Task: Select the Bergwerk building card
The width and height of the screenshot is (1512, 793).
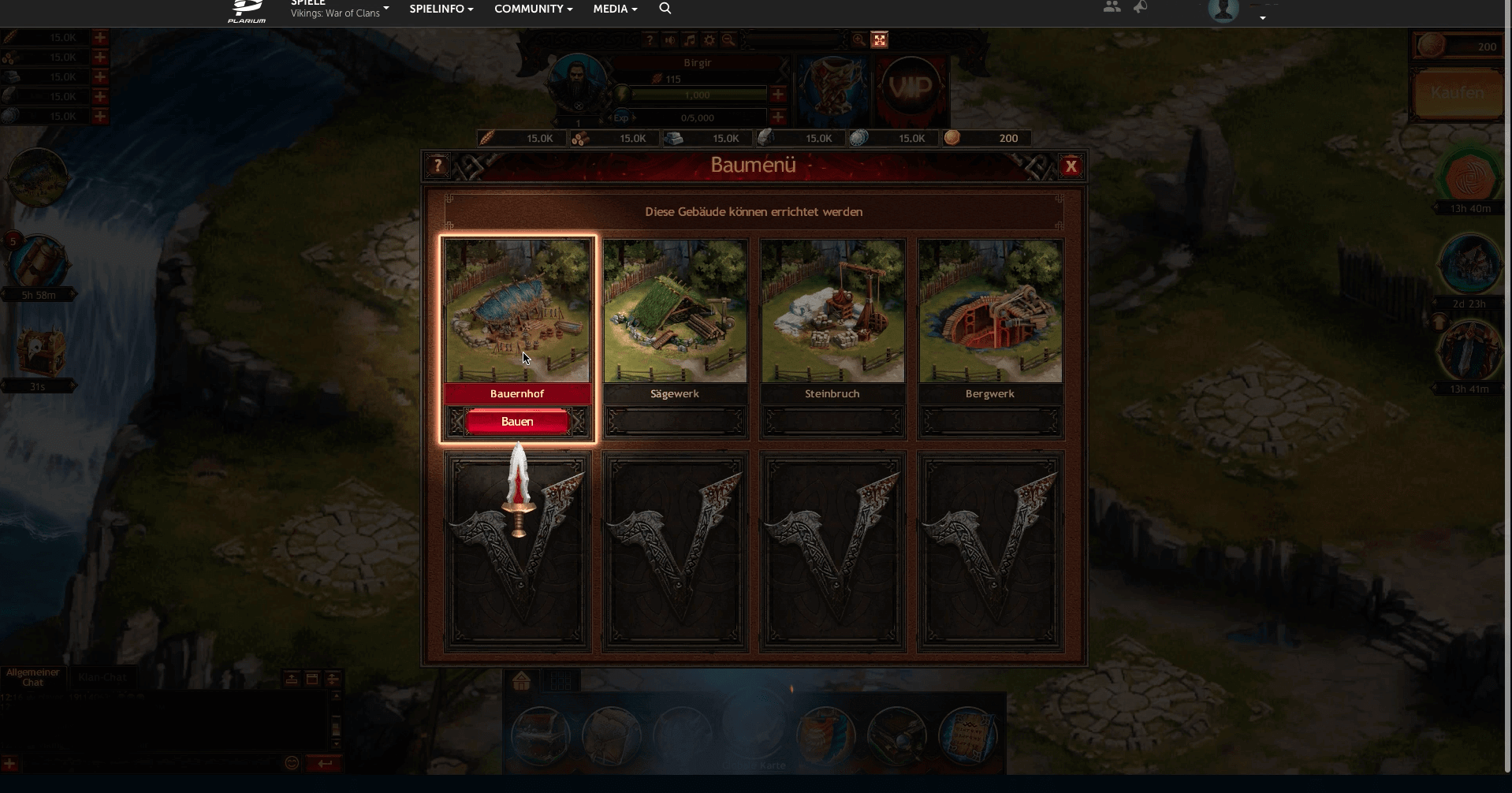Action: tap(990, 312)
